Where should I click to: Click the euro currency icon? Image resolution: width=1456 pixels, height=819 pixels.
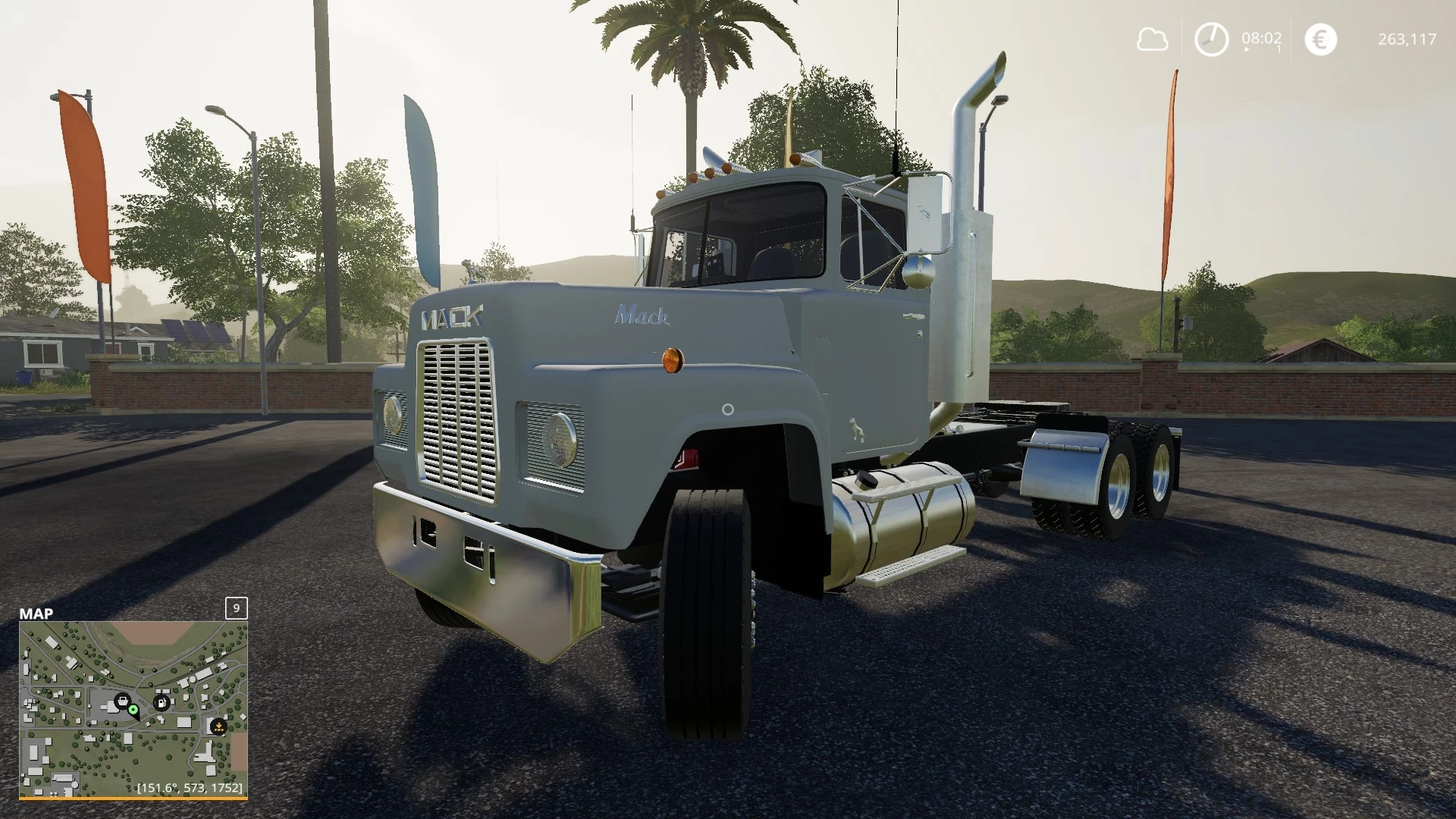click(x=1320, y=39)
